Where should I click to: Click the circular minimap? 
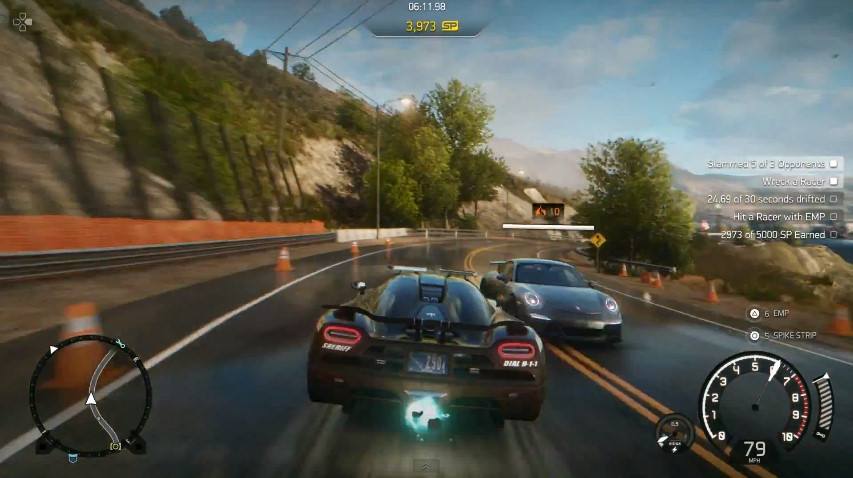click(x=90, y=393)
